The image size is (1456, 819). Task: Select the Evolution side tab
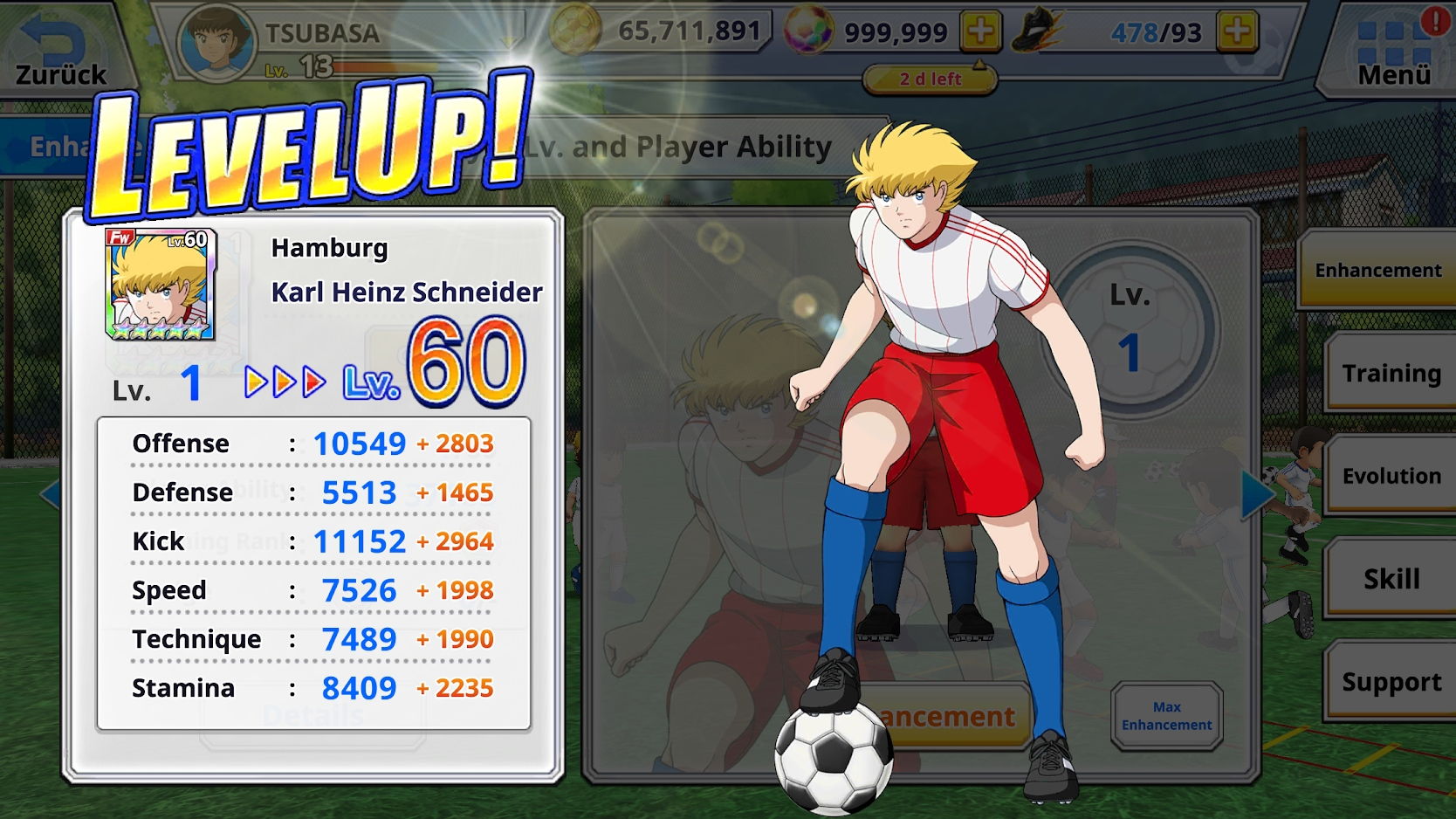tap(1391, 476)
